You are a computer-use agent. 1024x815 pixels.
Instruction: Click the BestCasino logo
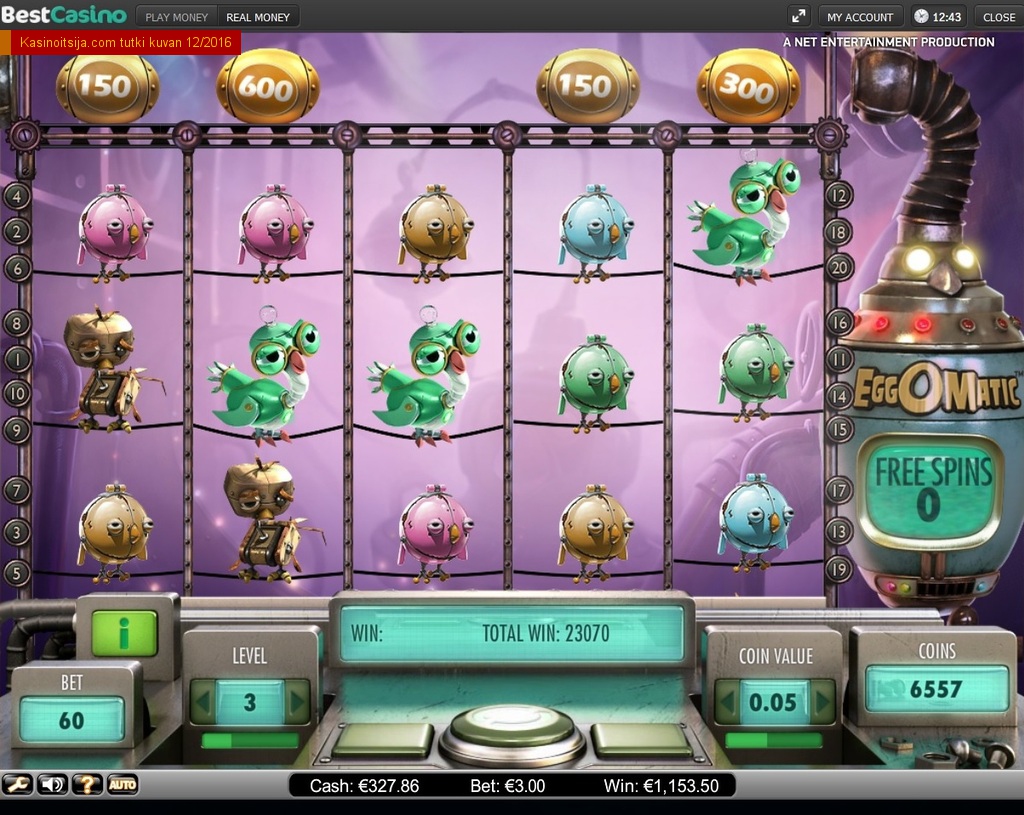coord(64,16)
